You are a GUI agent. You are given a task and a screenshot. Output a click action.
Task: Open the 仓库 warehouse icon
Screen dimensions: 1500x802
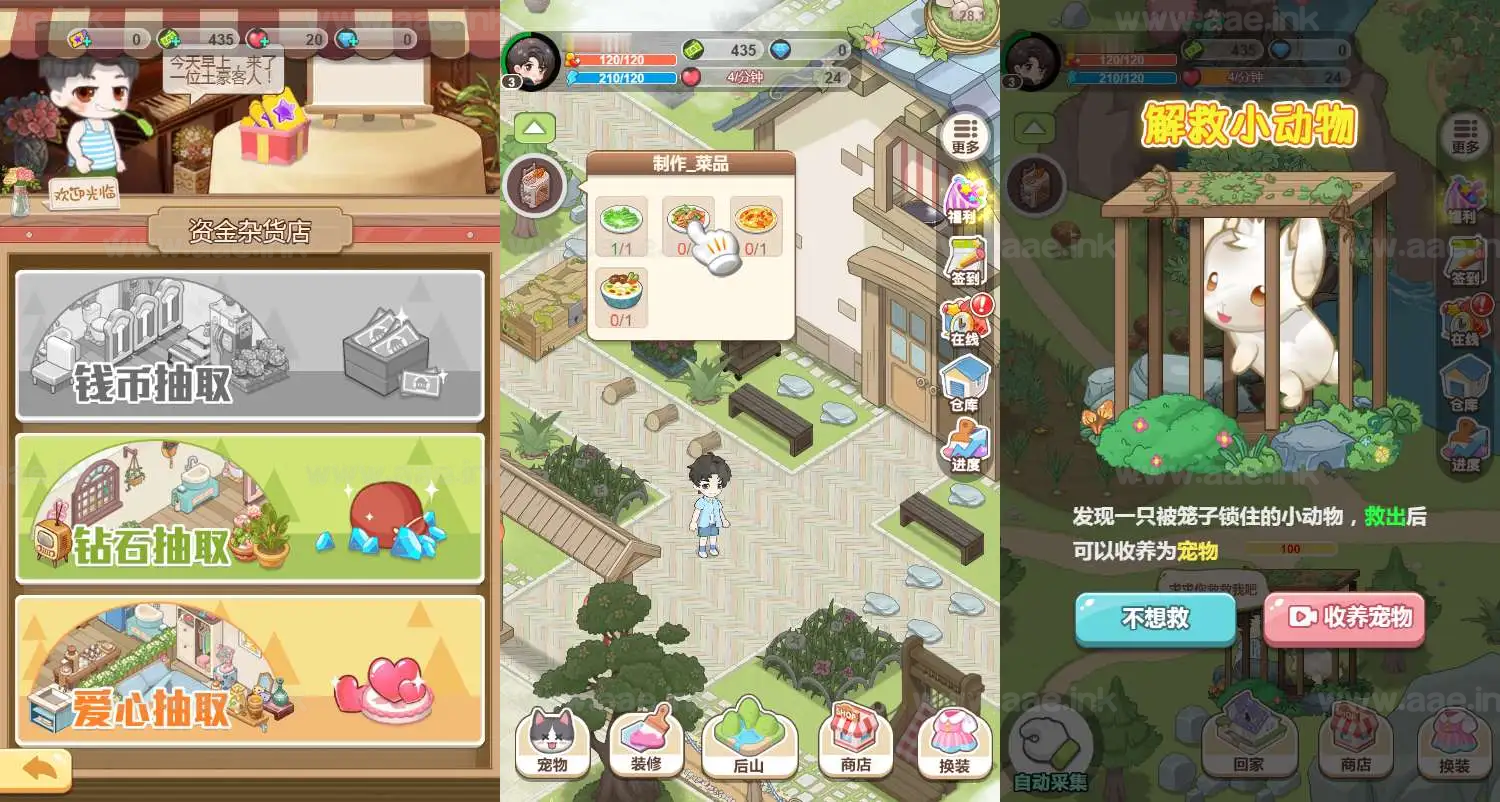point(965,383)
